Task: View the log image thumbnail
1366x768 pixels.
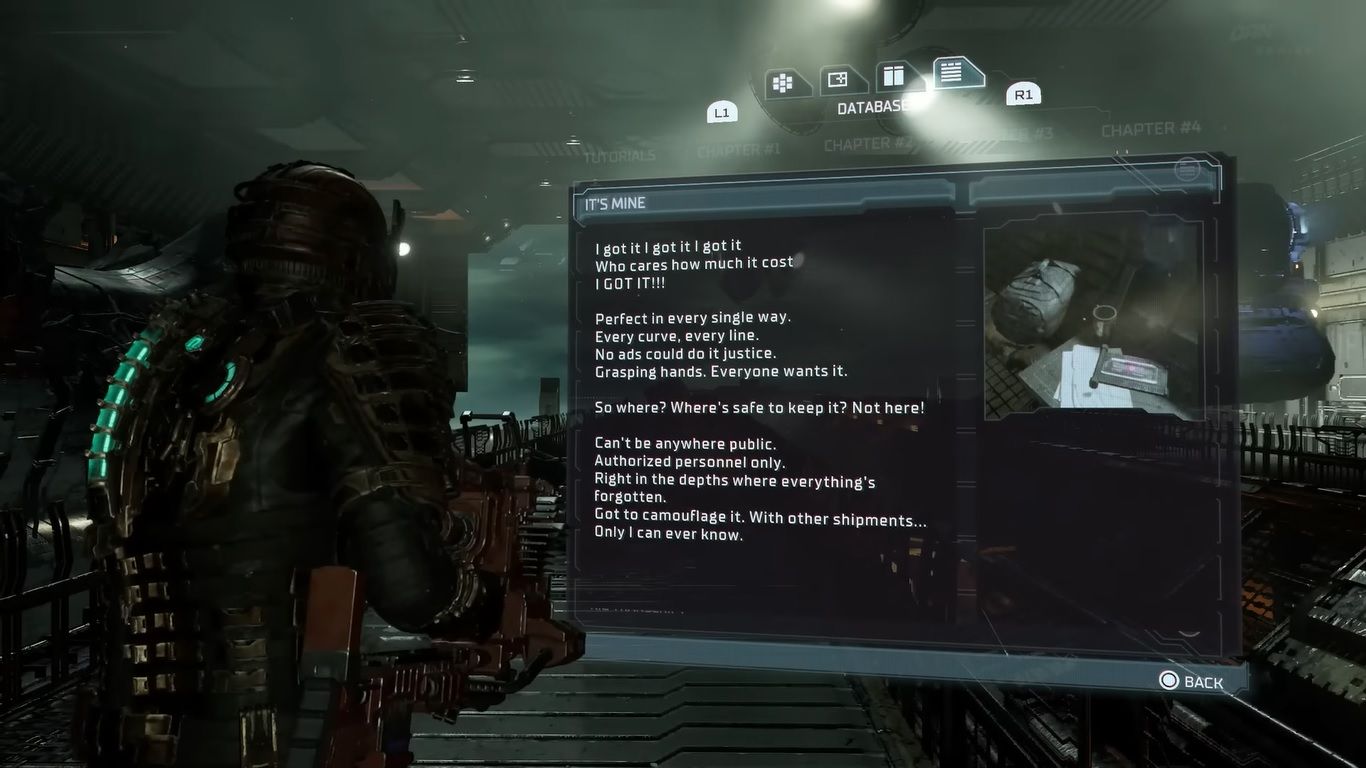Action: [1096, 320]
